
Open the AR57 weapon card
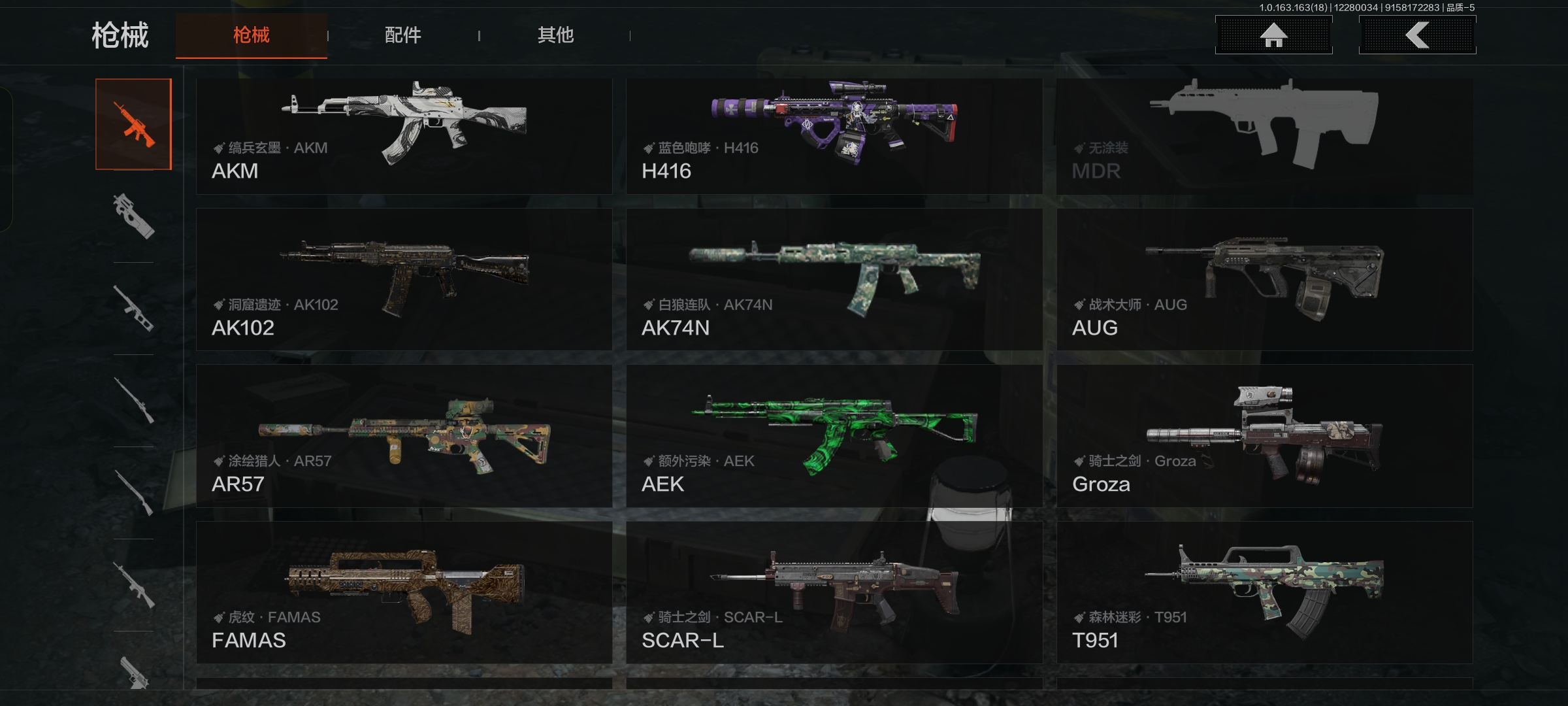click(404, 435)
